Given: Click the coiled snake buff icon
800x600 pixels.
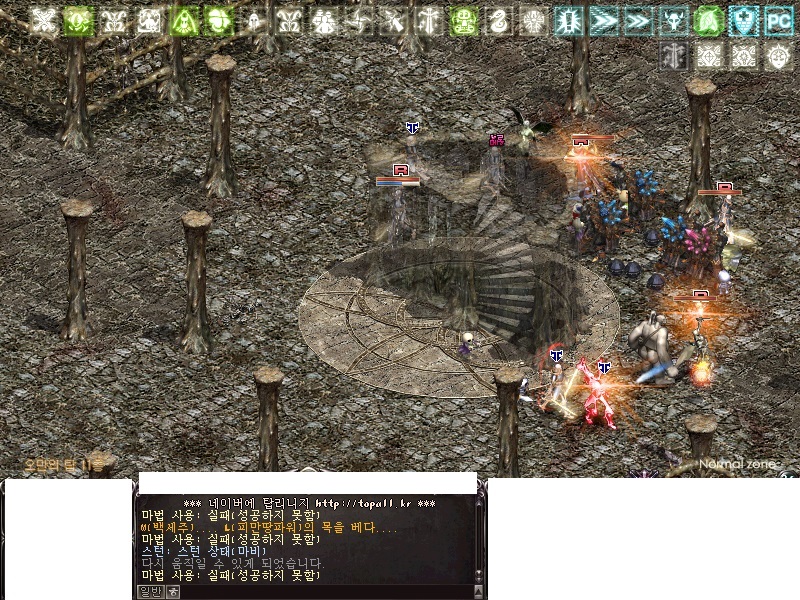Looking at the screenshot, I should [x=497, y=21].
